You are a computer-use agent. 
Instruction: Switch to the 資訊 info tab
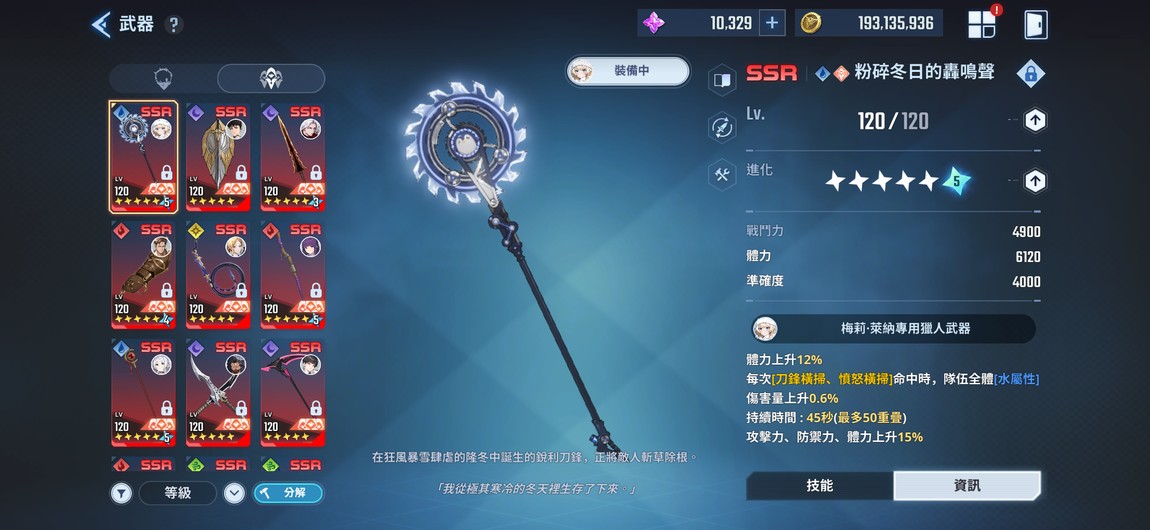[967, 485]
